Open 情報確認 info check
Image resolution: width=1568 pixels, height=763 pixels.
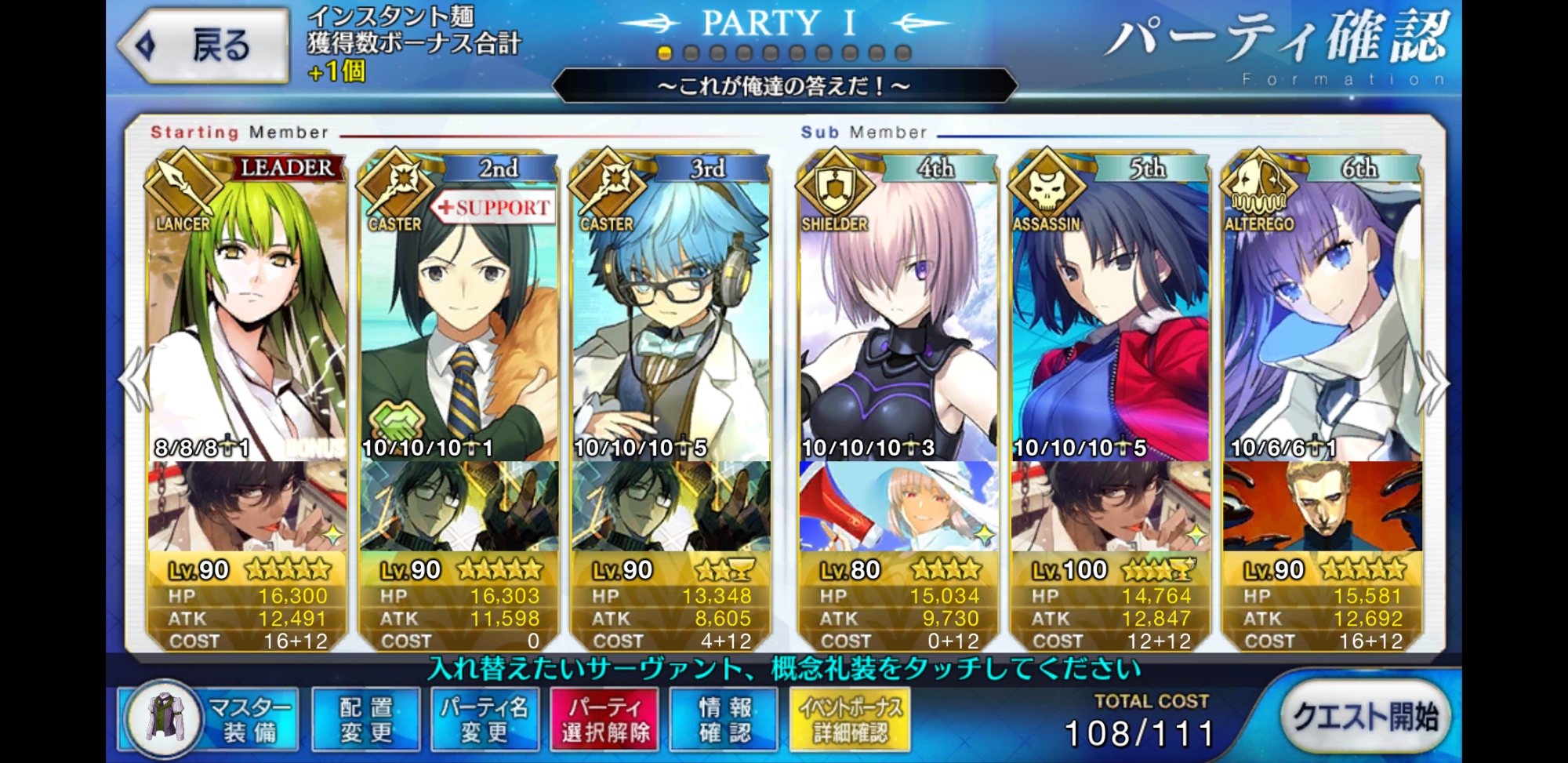(724, 719)
